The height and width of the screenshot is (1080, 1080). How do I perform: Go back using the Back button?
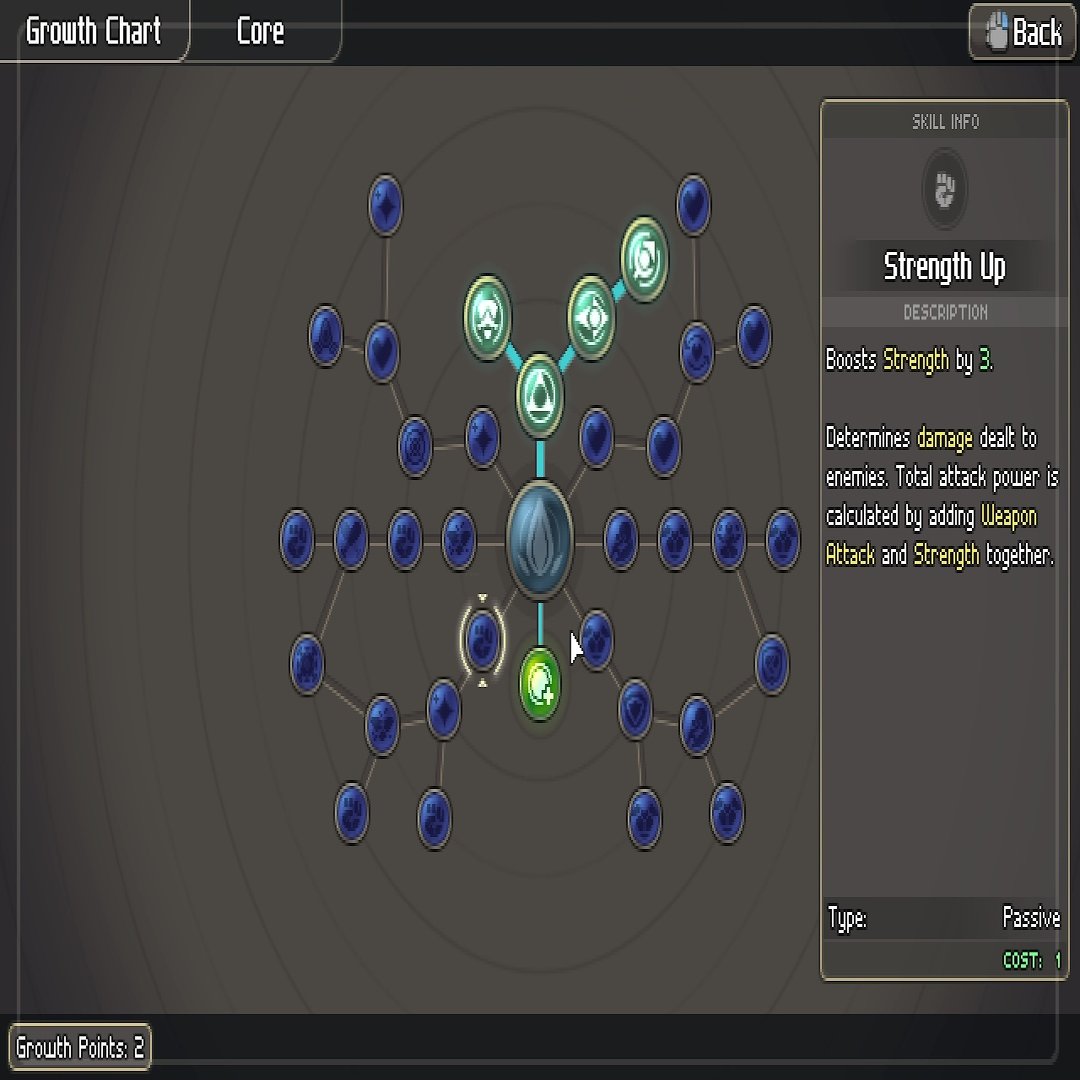[1022, 32]
